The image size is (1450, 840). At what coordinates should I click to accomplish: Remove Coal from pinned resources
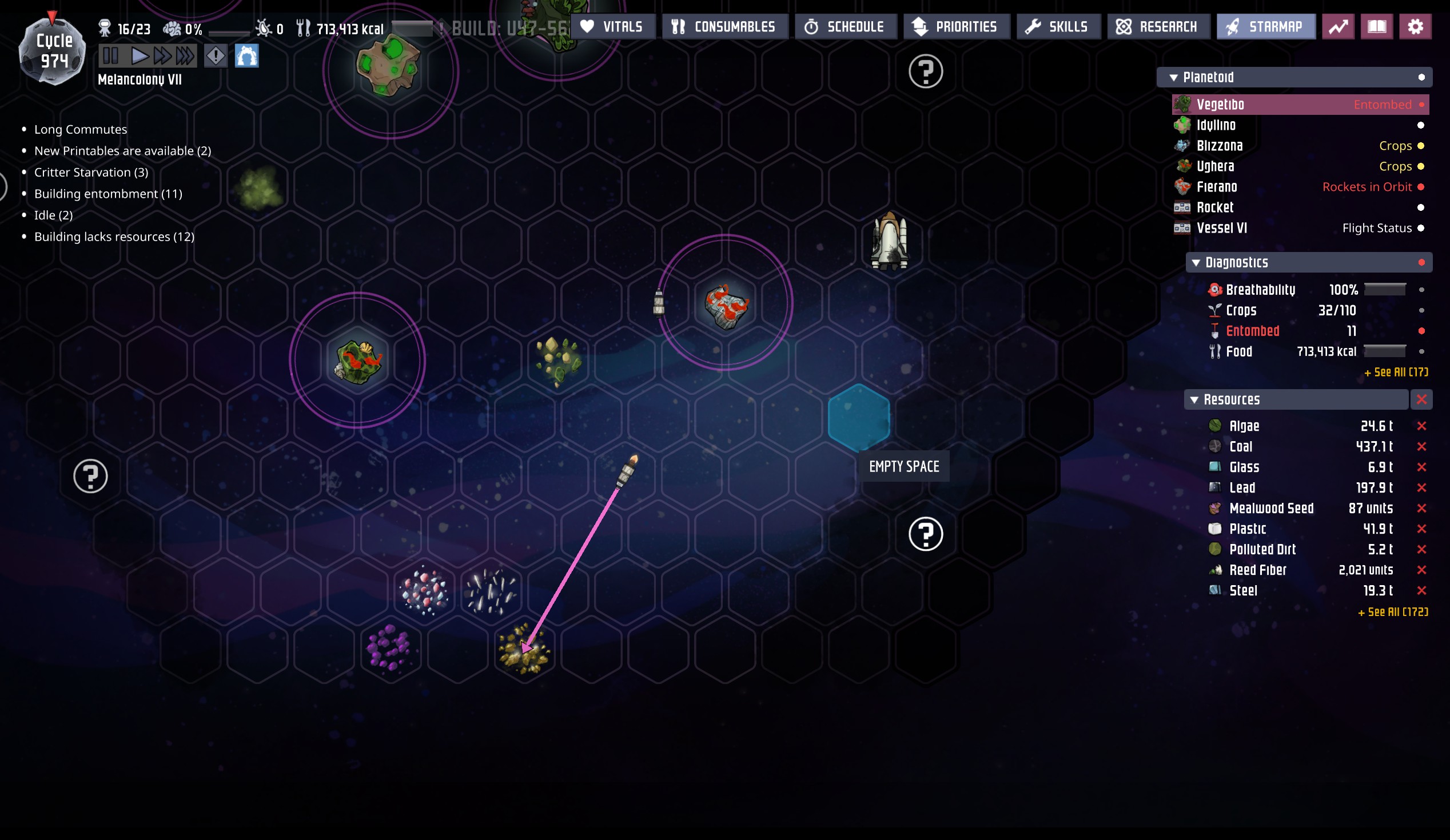(1421, 447)
